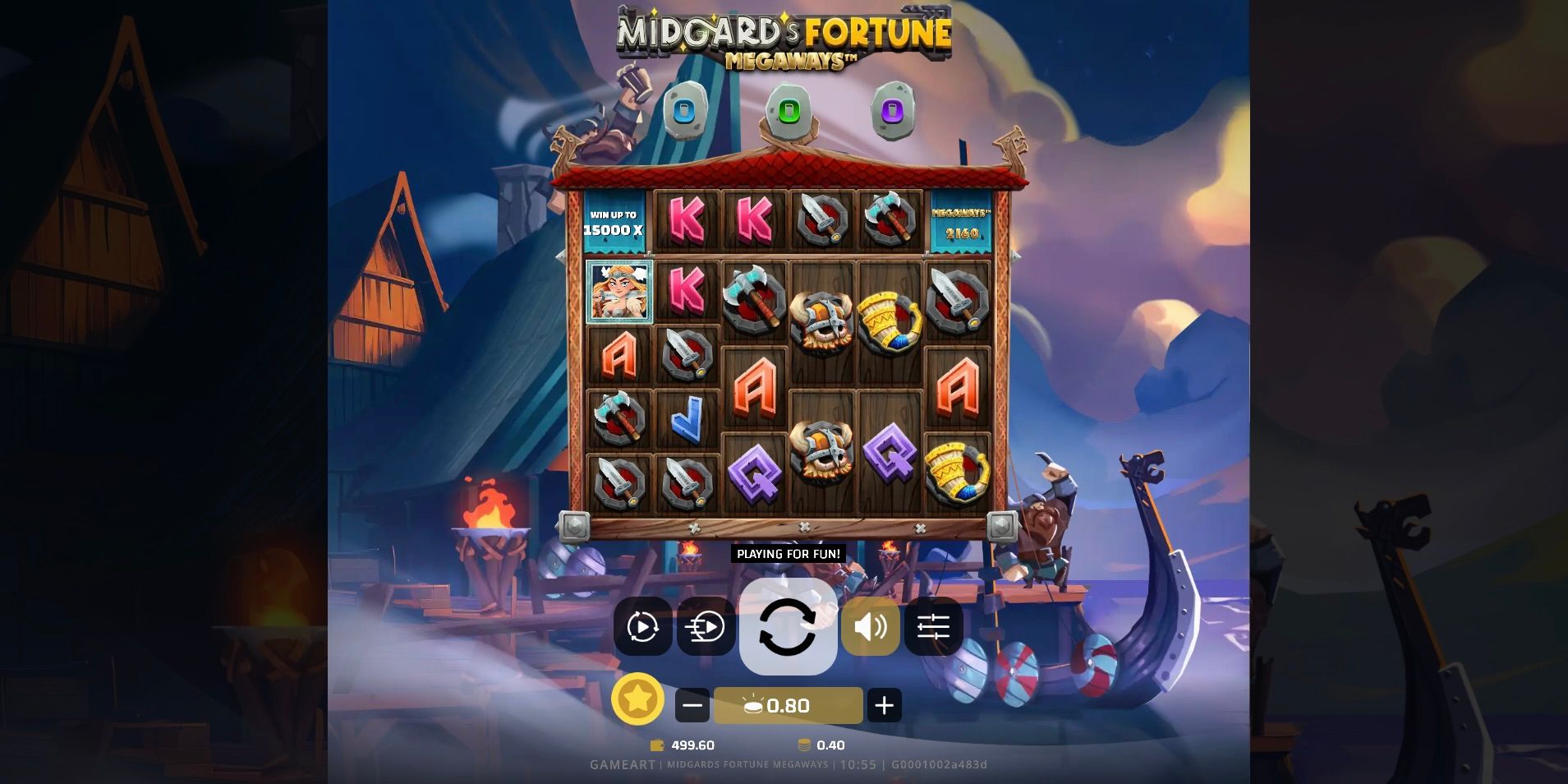Click the PLAYING FOR FUN label
1568x784 pixels.
pyautogui.click(x=787, y=554)
